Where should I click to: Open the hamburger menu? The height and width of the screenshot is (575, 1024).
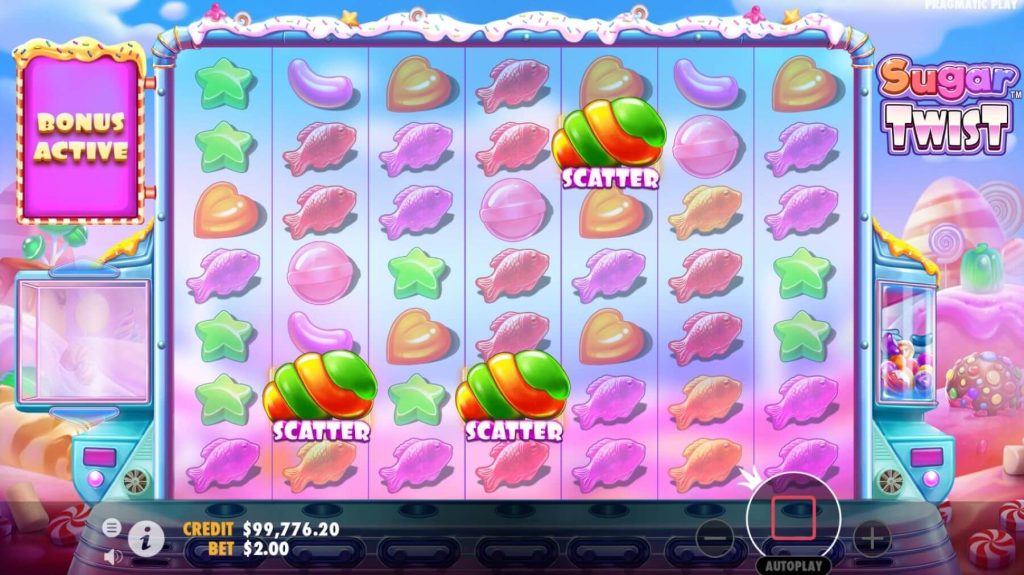112,527
